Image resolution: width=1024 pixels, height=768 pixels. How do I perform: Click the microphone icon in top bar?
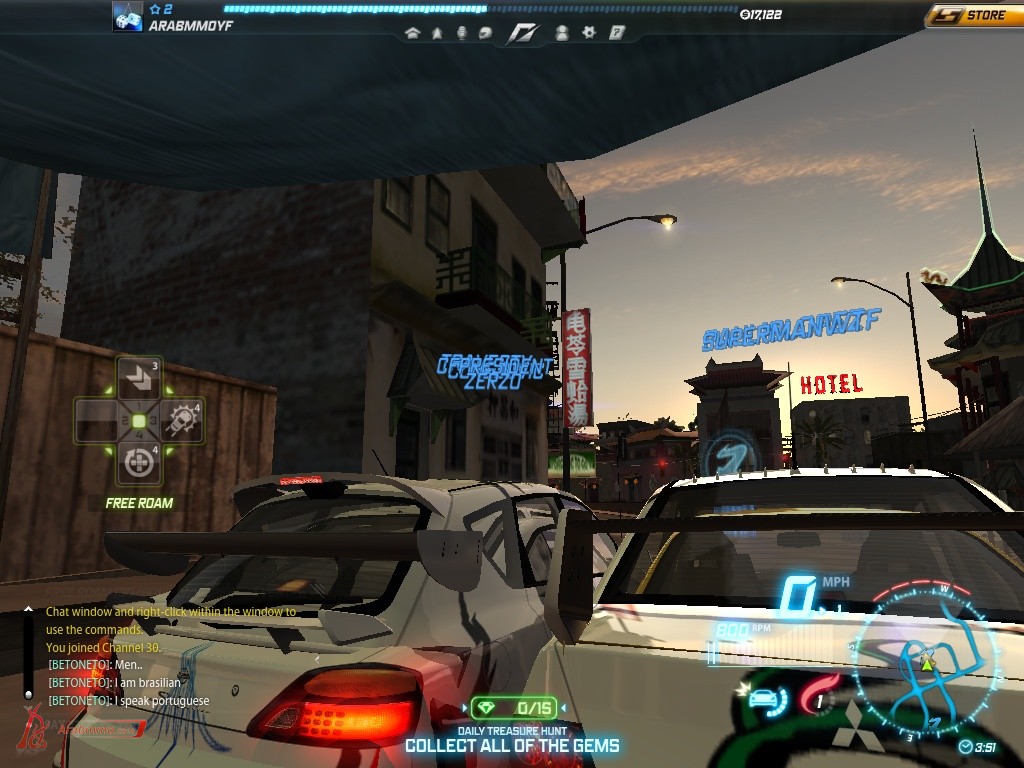[x=461, y=33]
